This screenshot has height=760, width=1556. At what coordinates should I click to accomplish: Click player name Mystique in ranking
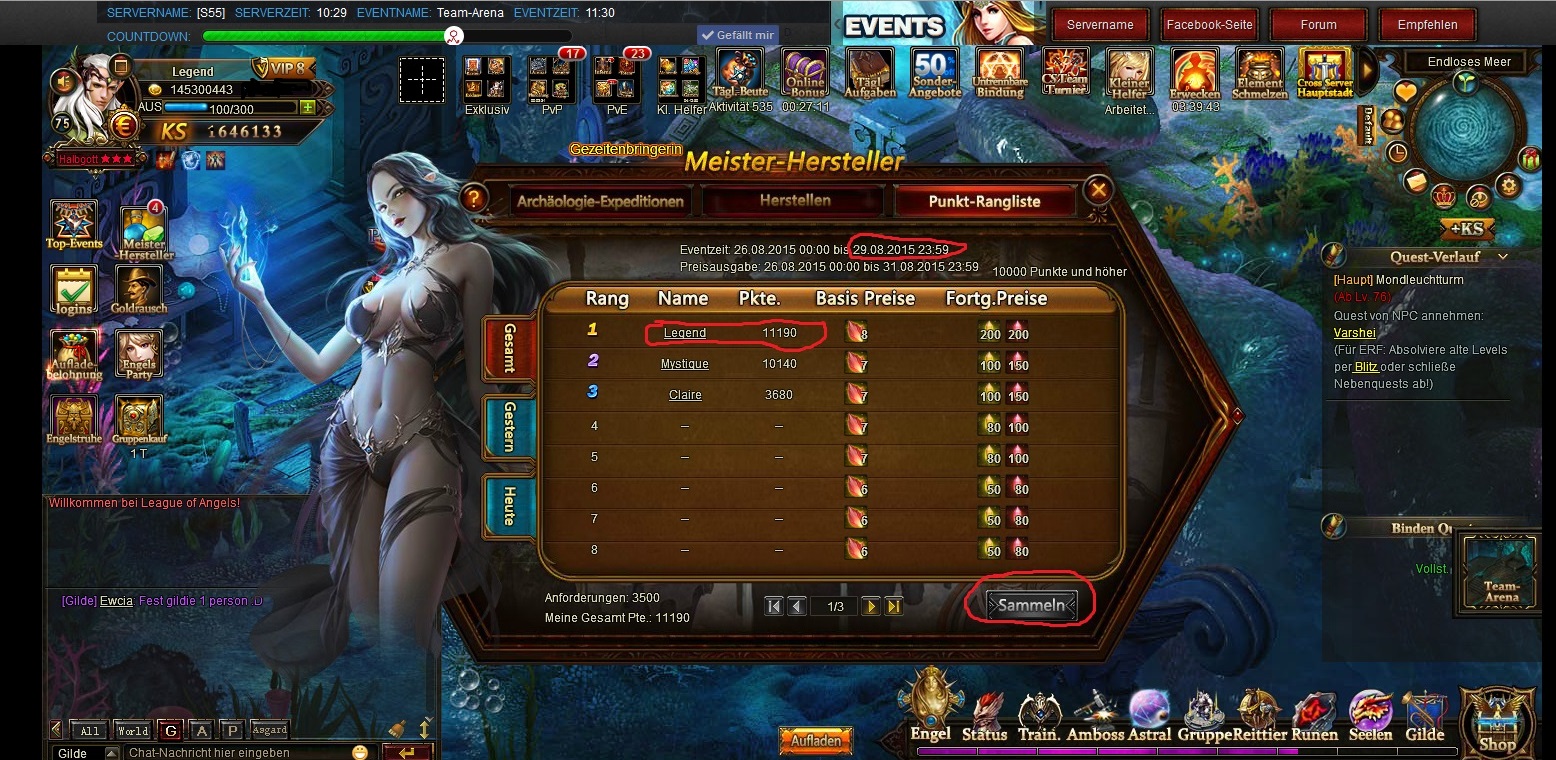click(684, 364)
